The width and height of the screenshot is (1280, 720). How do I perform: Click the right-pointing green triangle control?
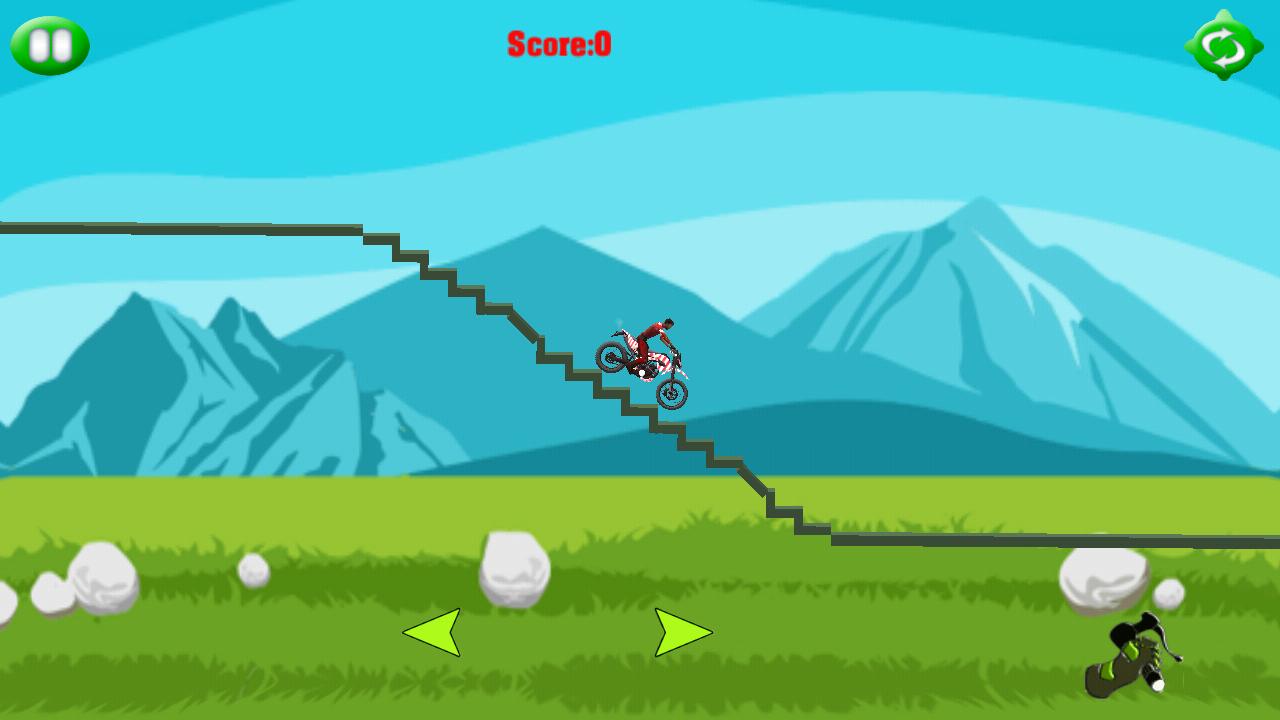coord(682,632)
